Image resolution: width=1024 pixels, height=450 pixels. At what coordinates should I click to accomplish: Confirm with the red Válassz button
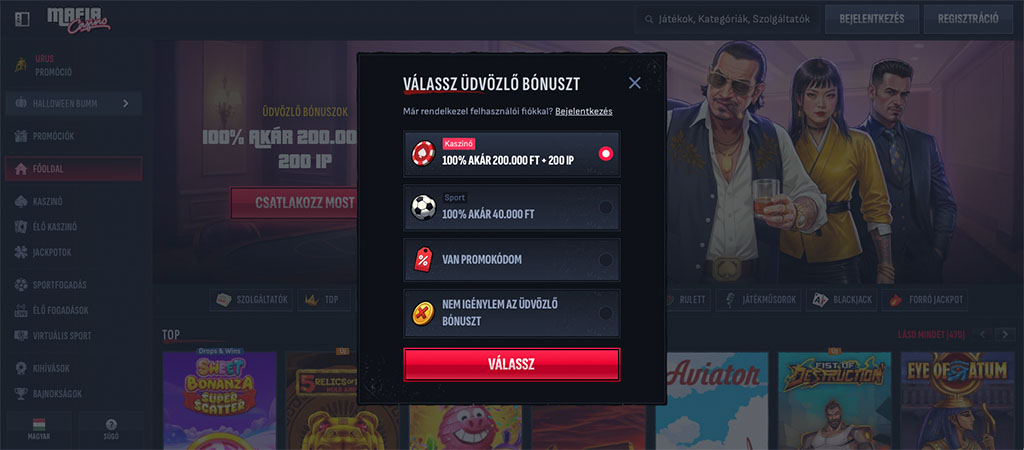tap(511, 364)
